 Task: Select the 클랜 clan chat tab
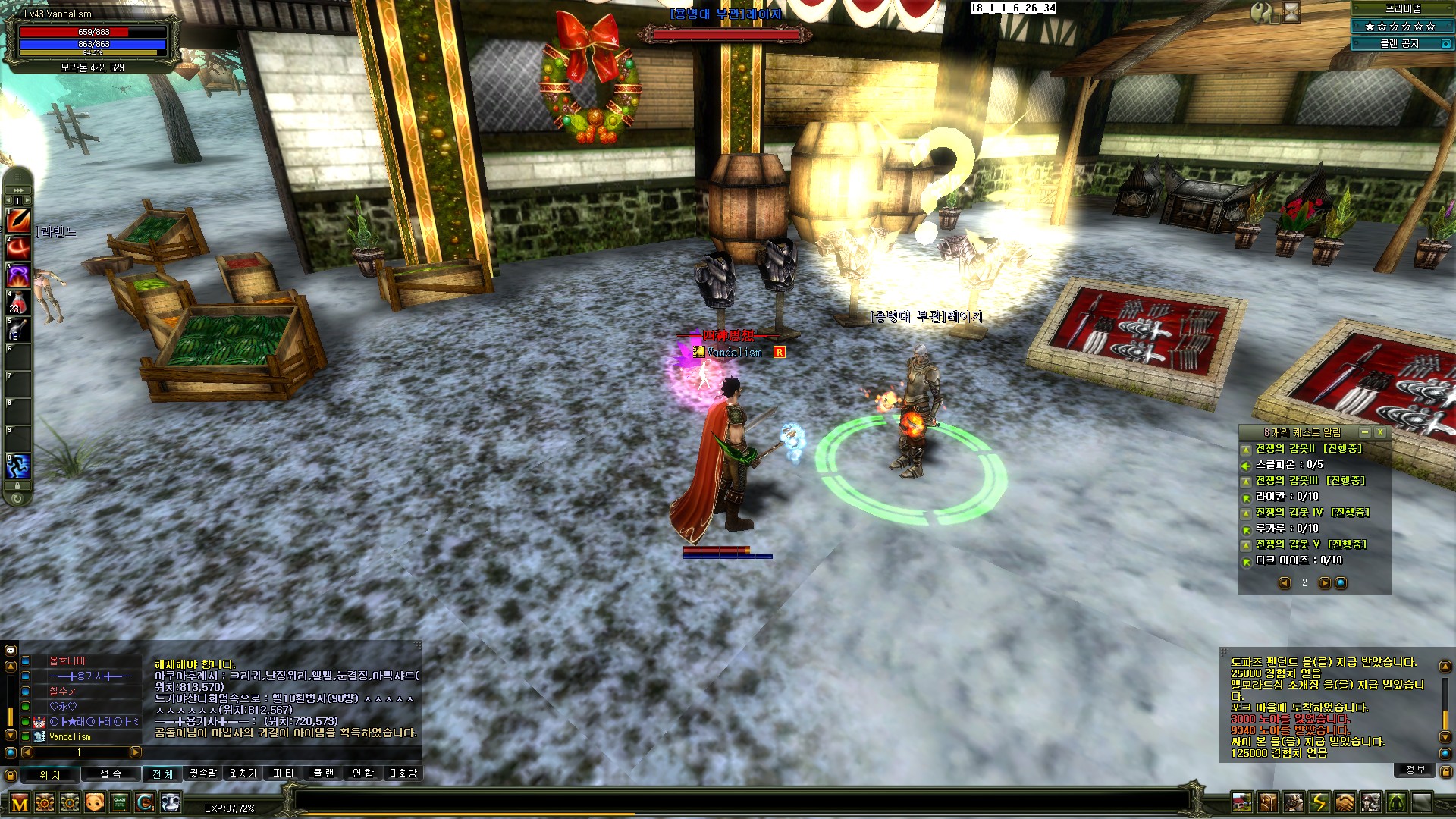click(324, 773)
